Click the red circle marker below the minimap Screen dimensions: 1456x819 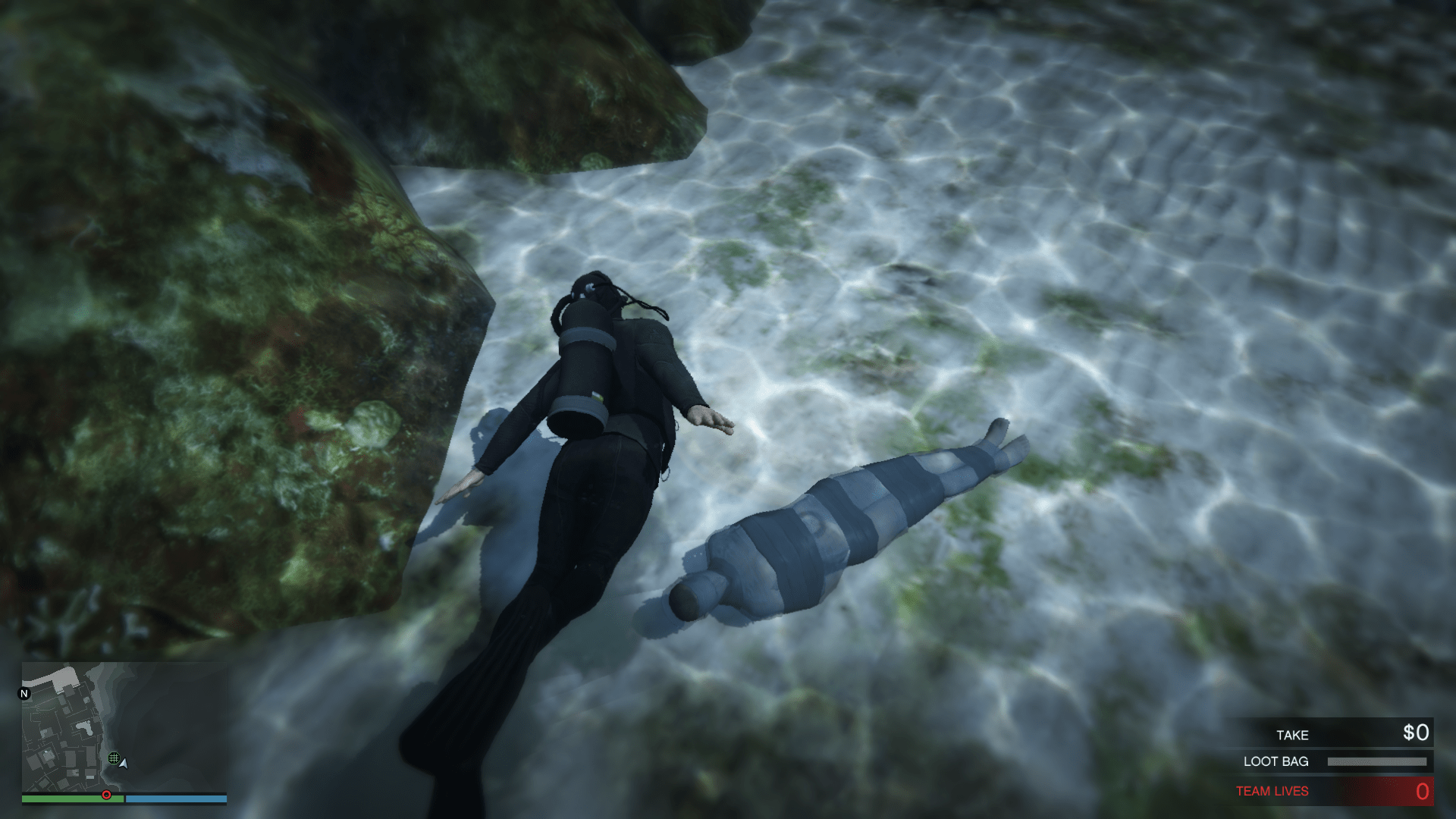coord(106,795)
